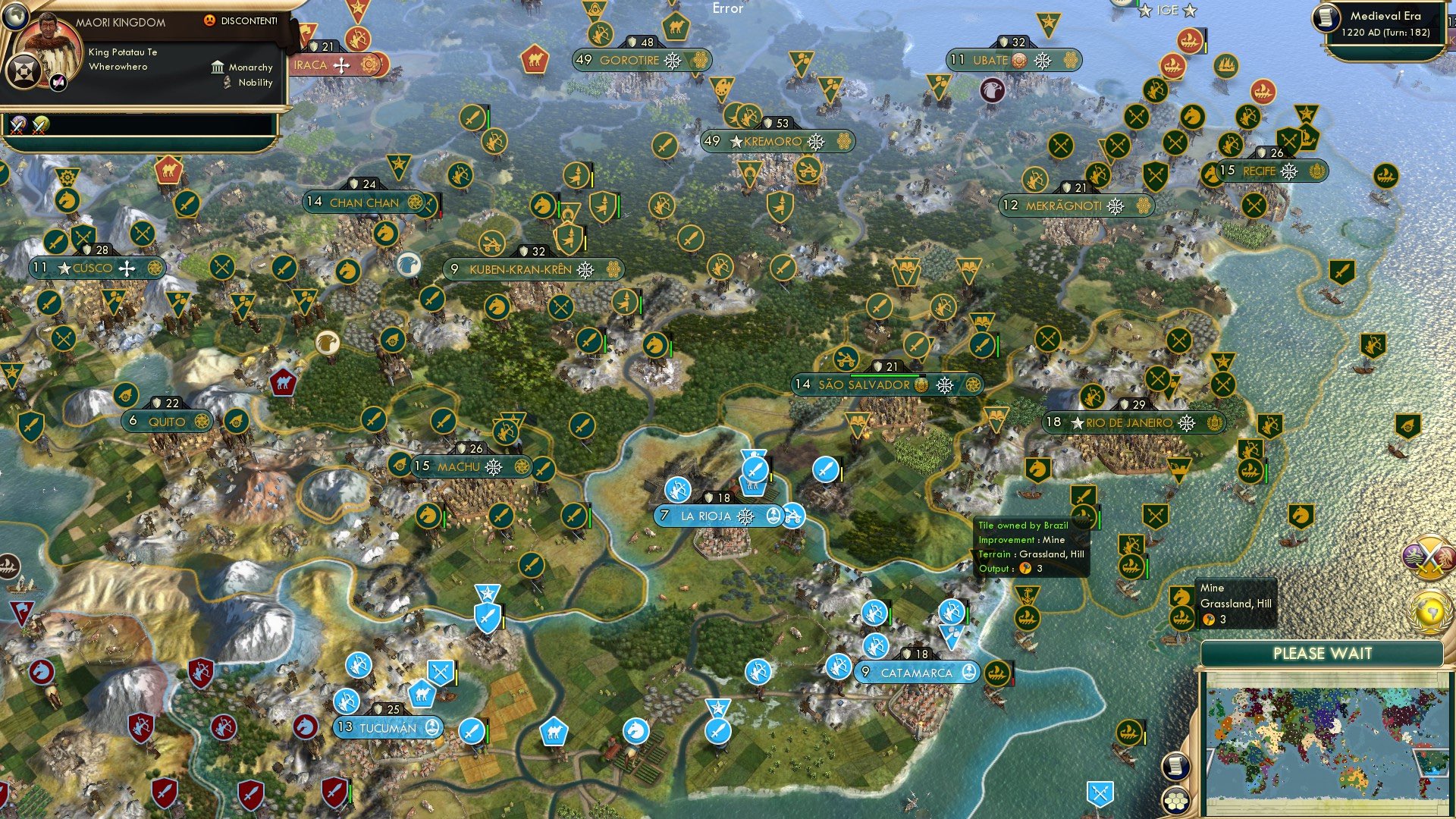The width and height of the screenshot is (1456, 819).
Task: Open the La Rioja city banner
Action: 705,514
